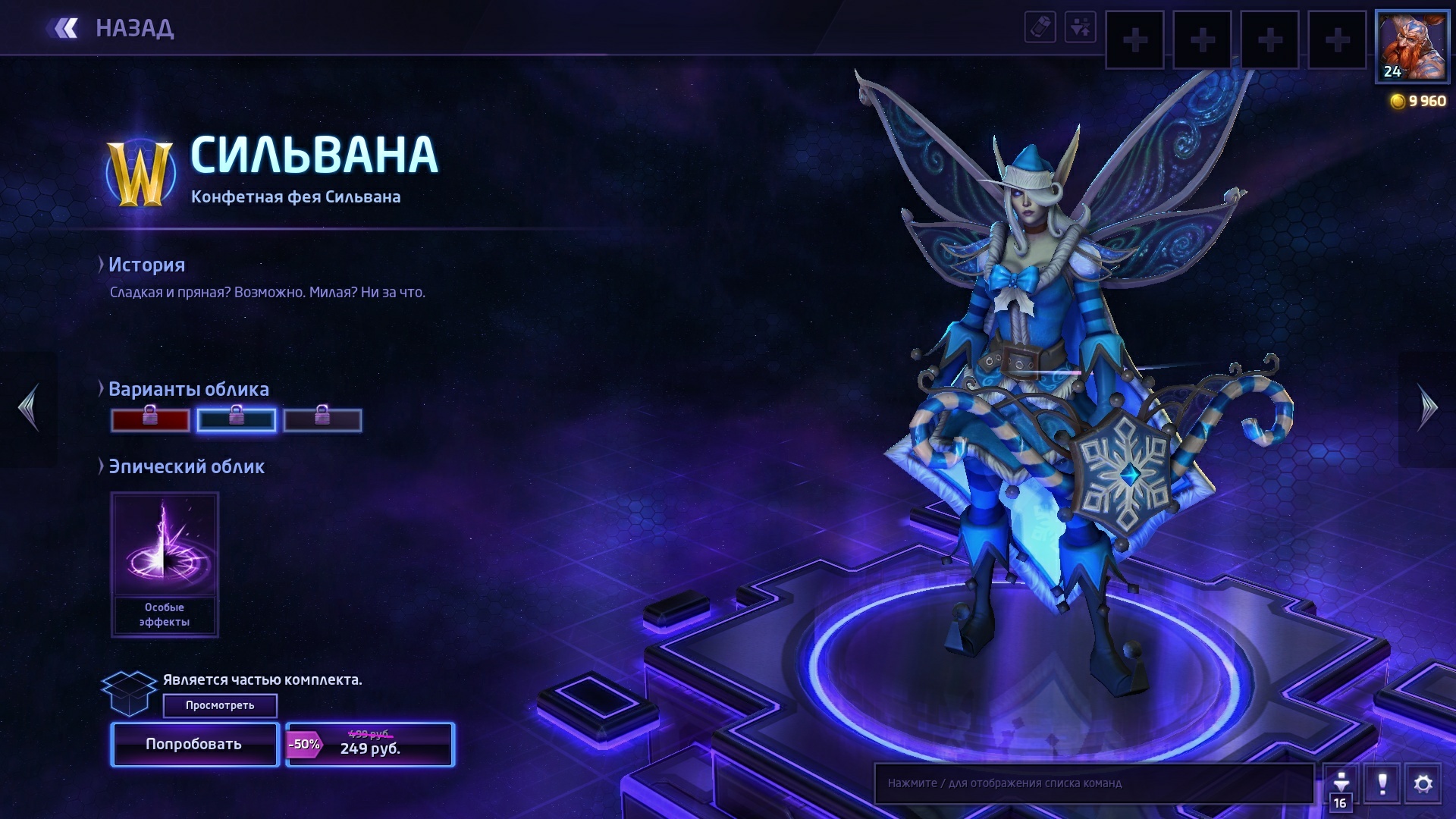Show the next skin with right arrow

point(1427,408)
